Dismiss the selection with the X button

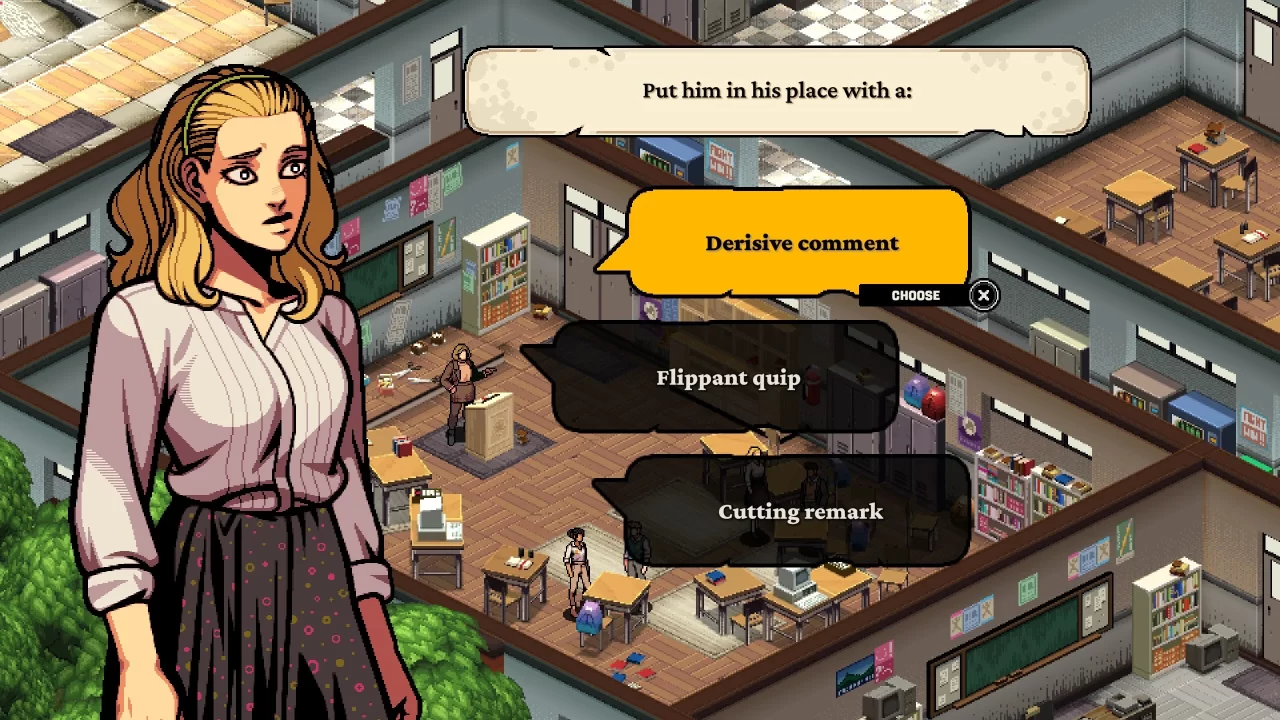coord(983,295)
